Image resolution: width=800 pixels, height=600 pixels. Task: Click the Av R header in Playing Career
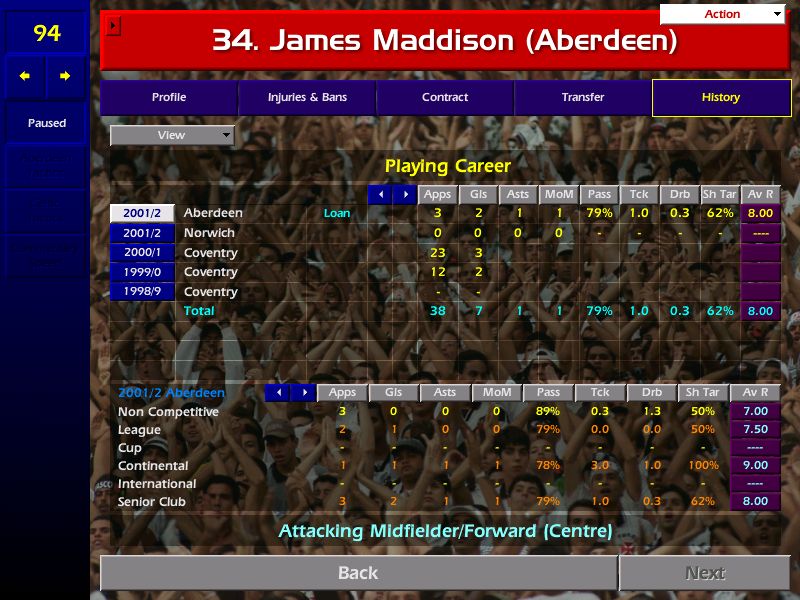(x=759, y=194)
